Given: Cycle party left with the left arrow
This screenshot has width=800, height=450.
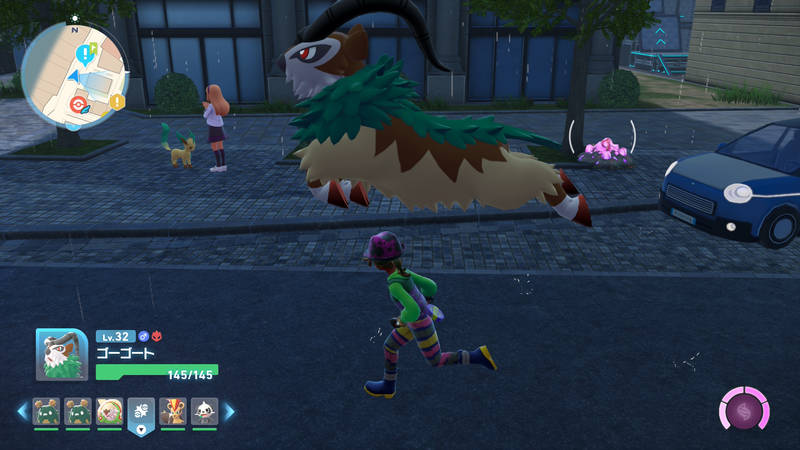Looking at the screenshot, I should click(22, 411).
